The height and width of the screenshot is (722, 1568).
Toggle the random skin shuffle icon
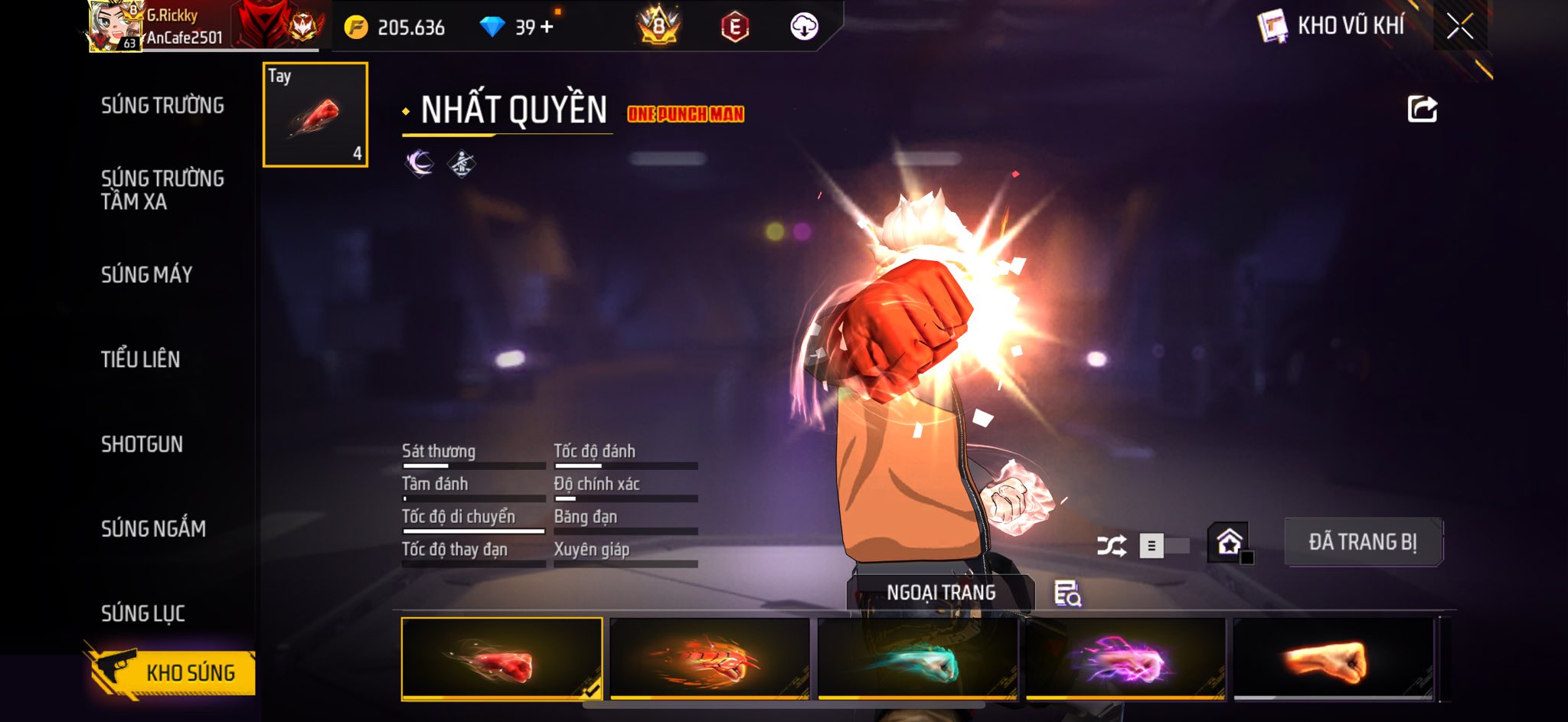[x=1111, y=546]
